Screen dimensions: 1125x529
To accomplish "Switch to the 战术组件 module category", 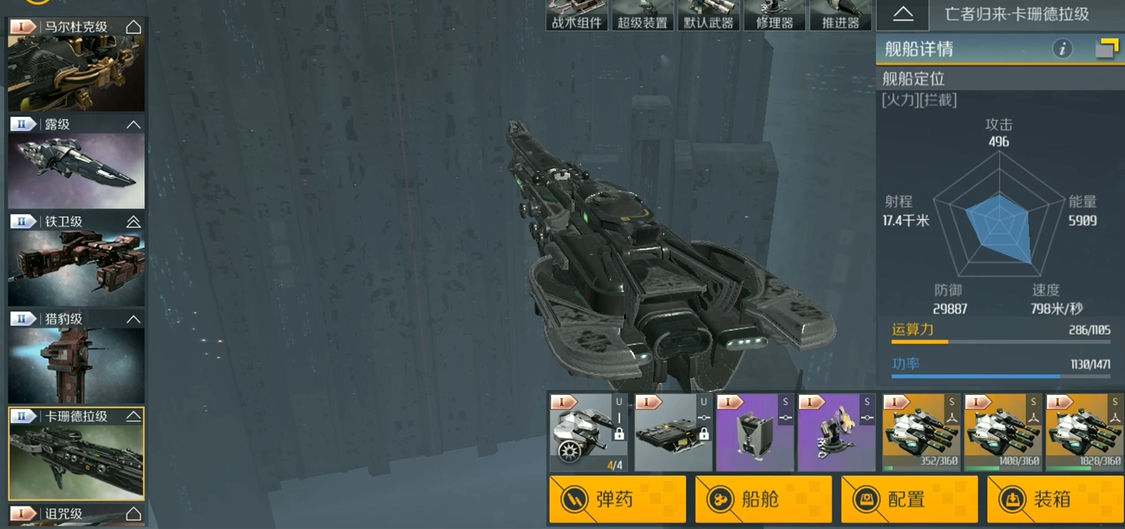I will (x=577, y=15).
